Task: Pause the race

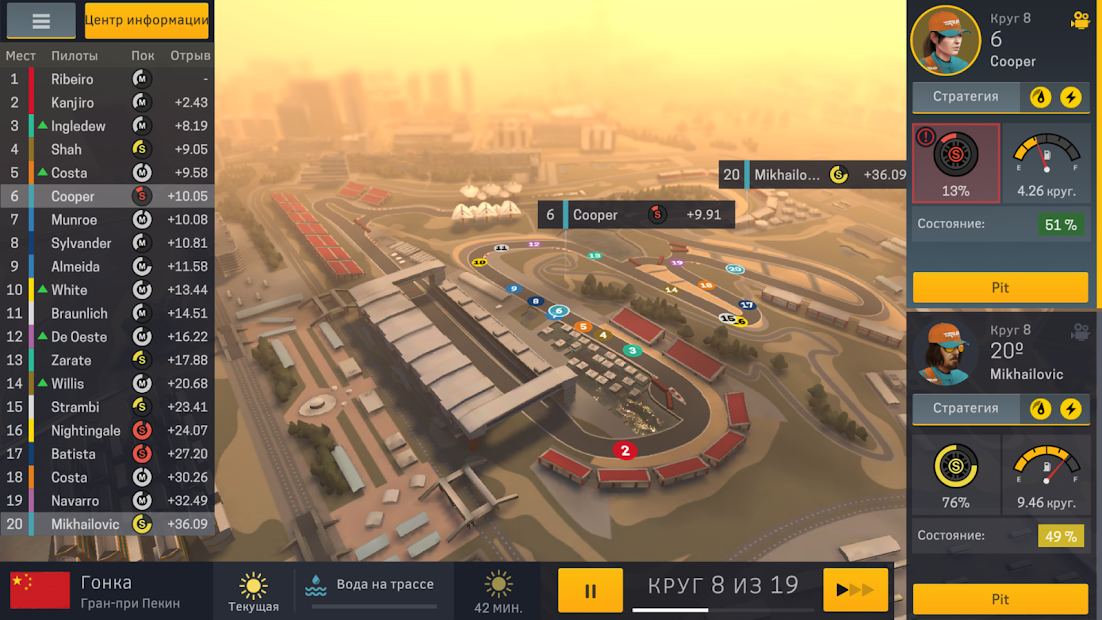Action: (590, 590)
